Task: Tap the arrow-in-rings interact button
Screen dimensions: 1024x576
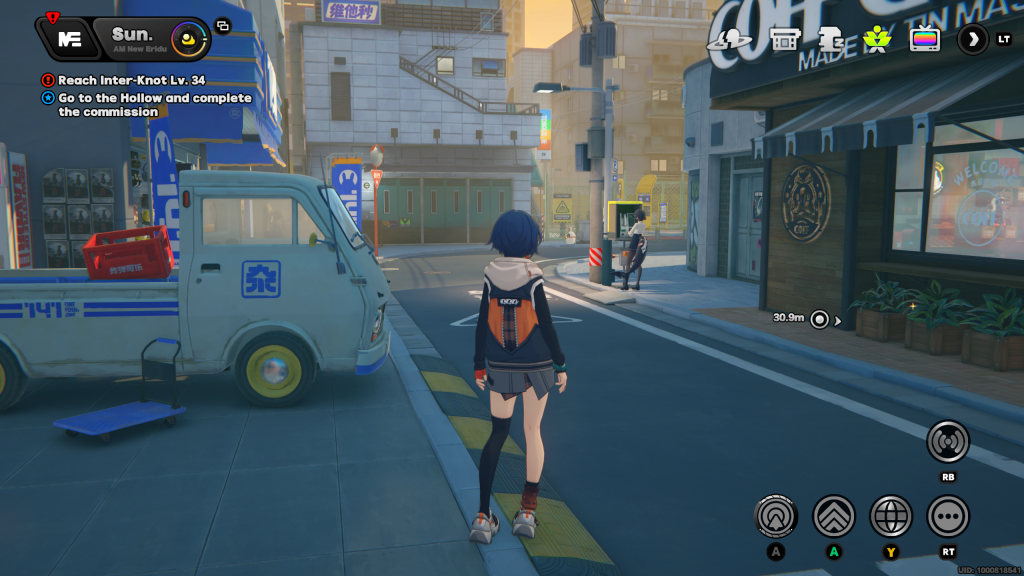Action: pos(776,517)
